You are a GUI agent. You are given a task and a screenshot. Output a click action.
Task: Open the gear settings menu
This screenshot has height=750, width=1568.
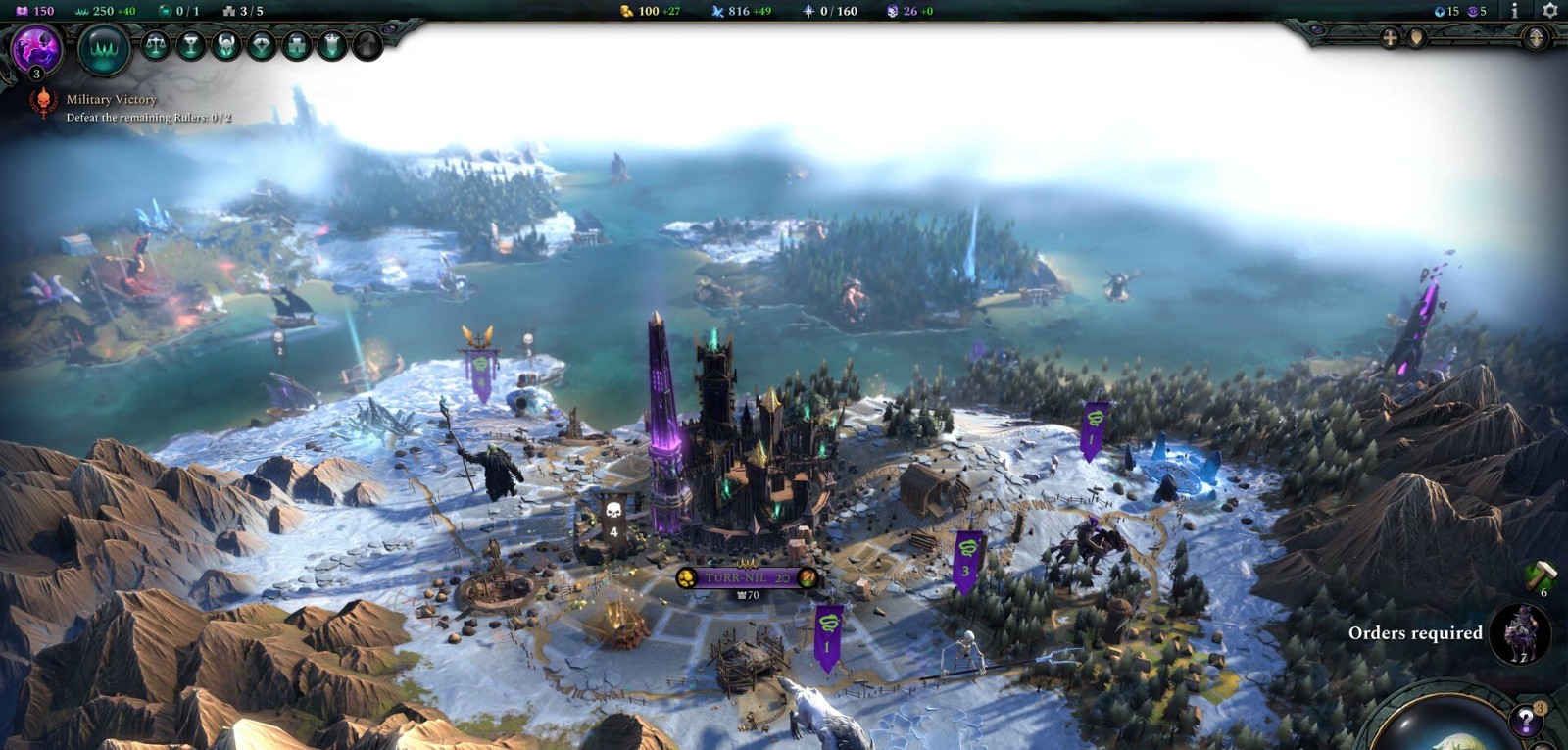1549,11
